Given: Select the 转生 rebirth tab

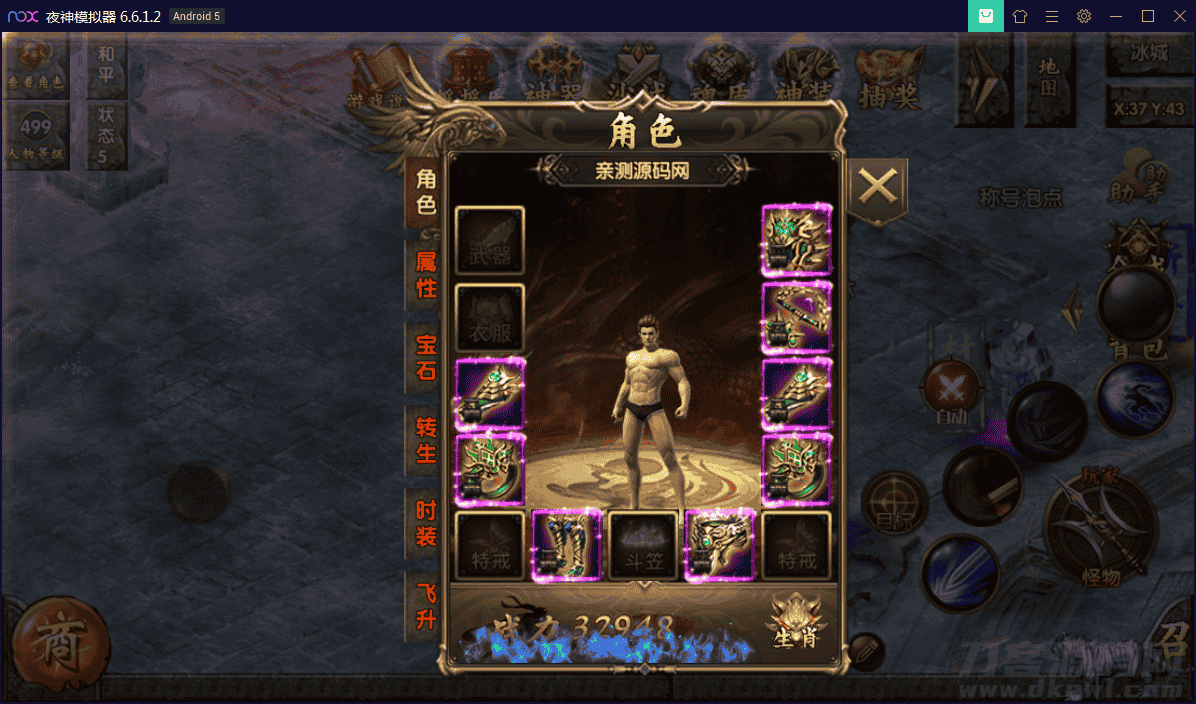Looking at the screenshot, I should (426, 440).
